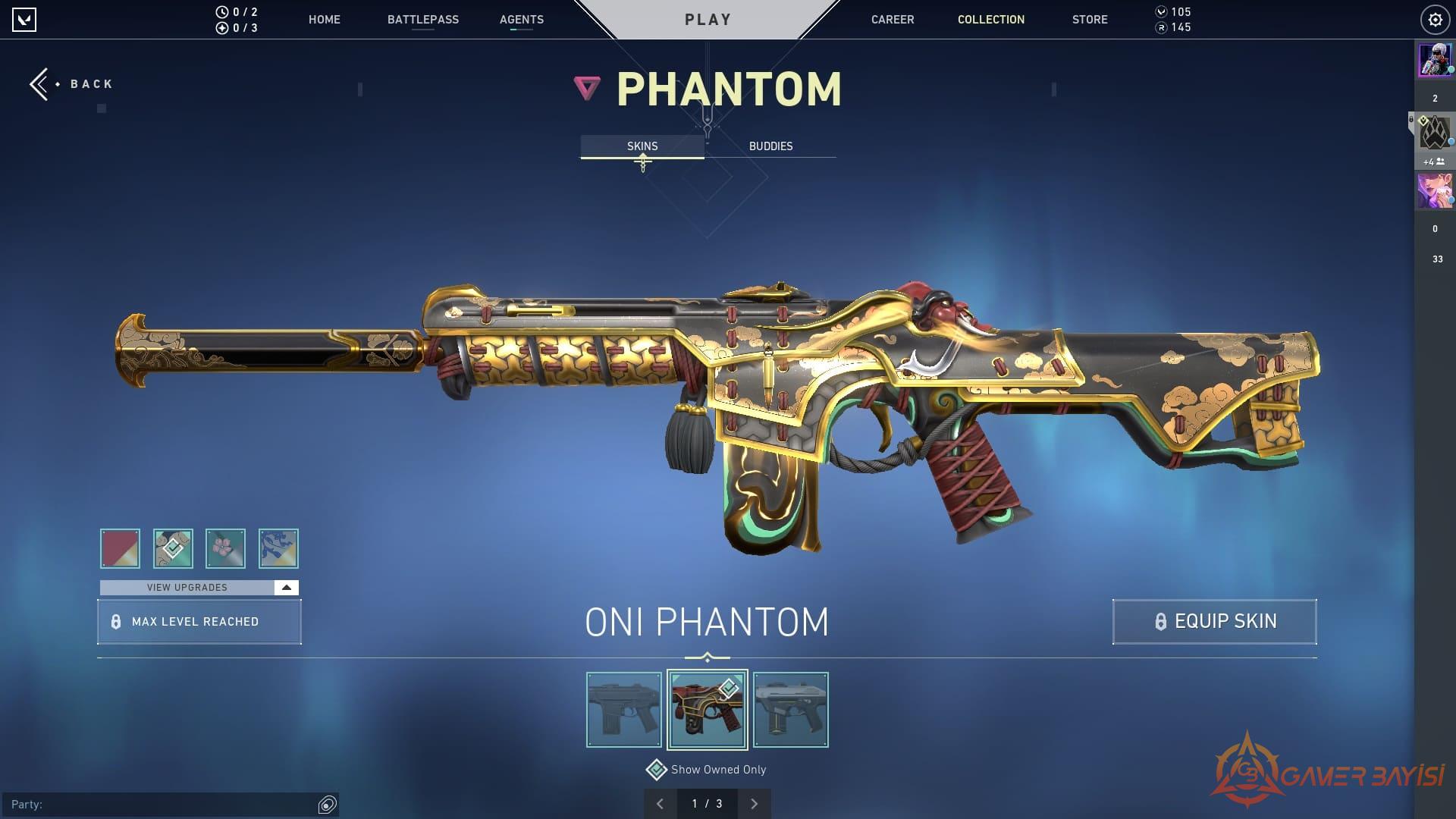Image resolution: width=1456 pixels, height=819 pixels.
Task: Click the Valorant logo in top-left
Action: (x=24, y=20)
